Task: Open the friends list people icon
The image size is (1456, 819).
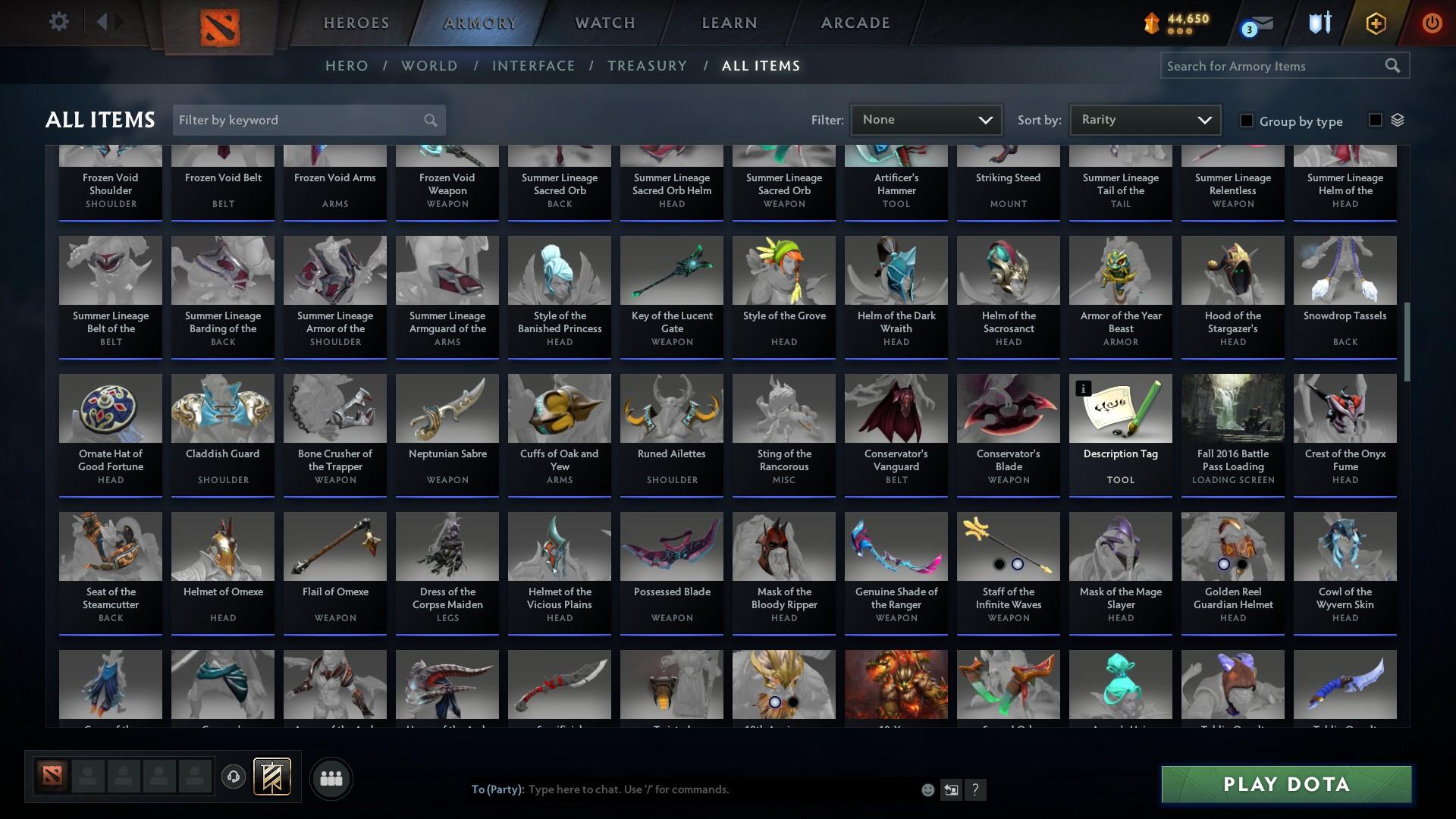Action: click(331, 778)
